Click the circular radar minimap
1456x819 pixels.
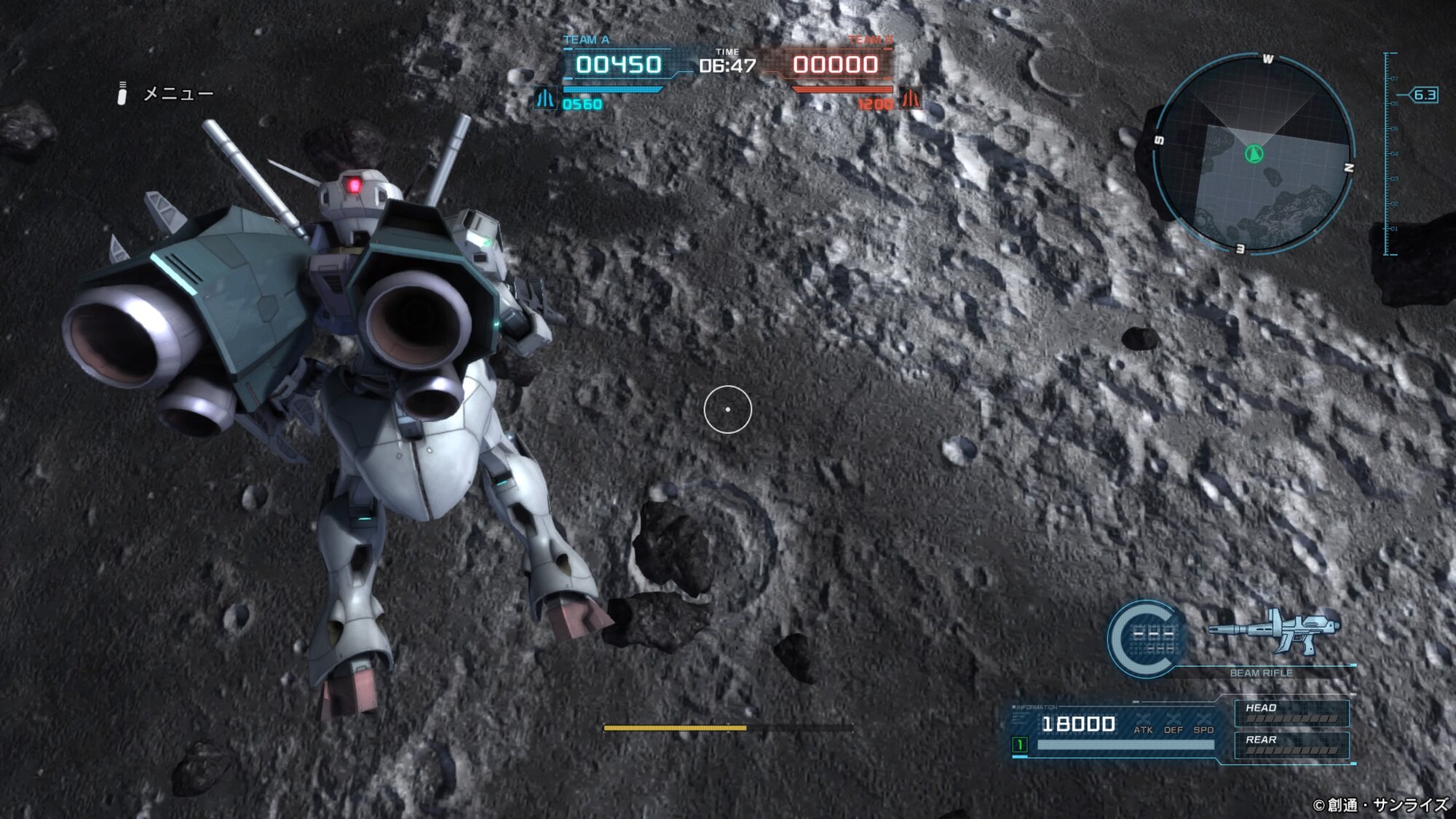1254,154
